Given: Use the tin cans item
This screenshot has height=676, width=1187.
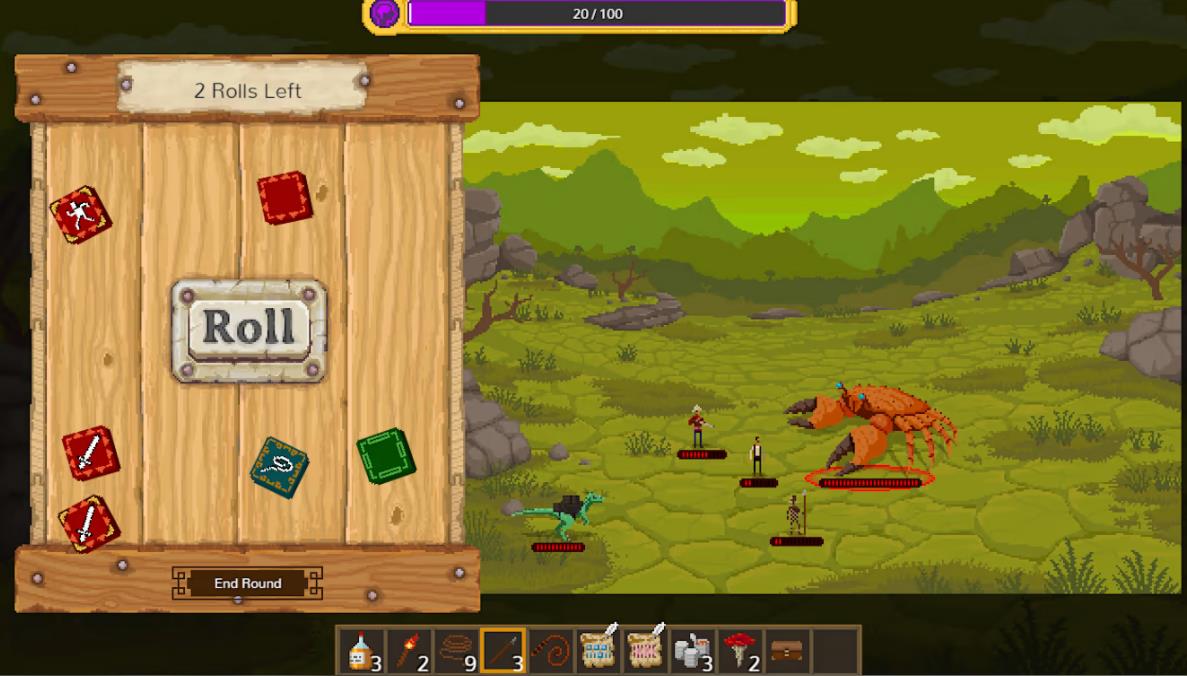Looking at the screenshot, I should pyautogui.click(x=692, y=651).
